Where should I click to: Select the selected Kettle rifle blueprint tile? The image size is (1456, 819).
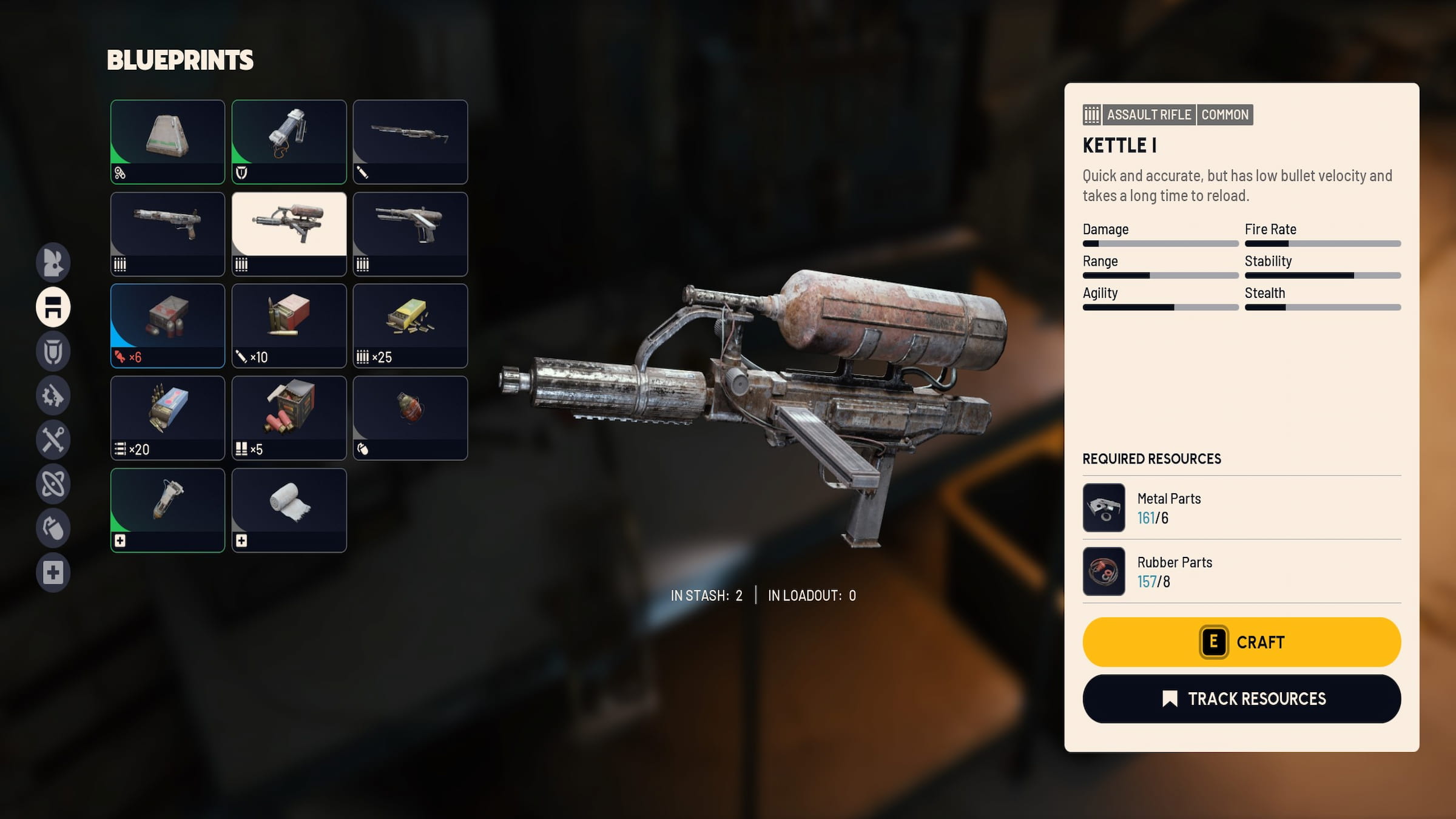pyautogui.click(x=289, y=234)
